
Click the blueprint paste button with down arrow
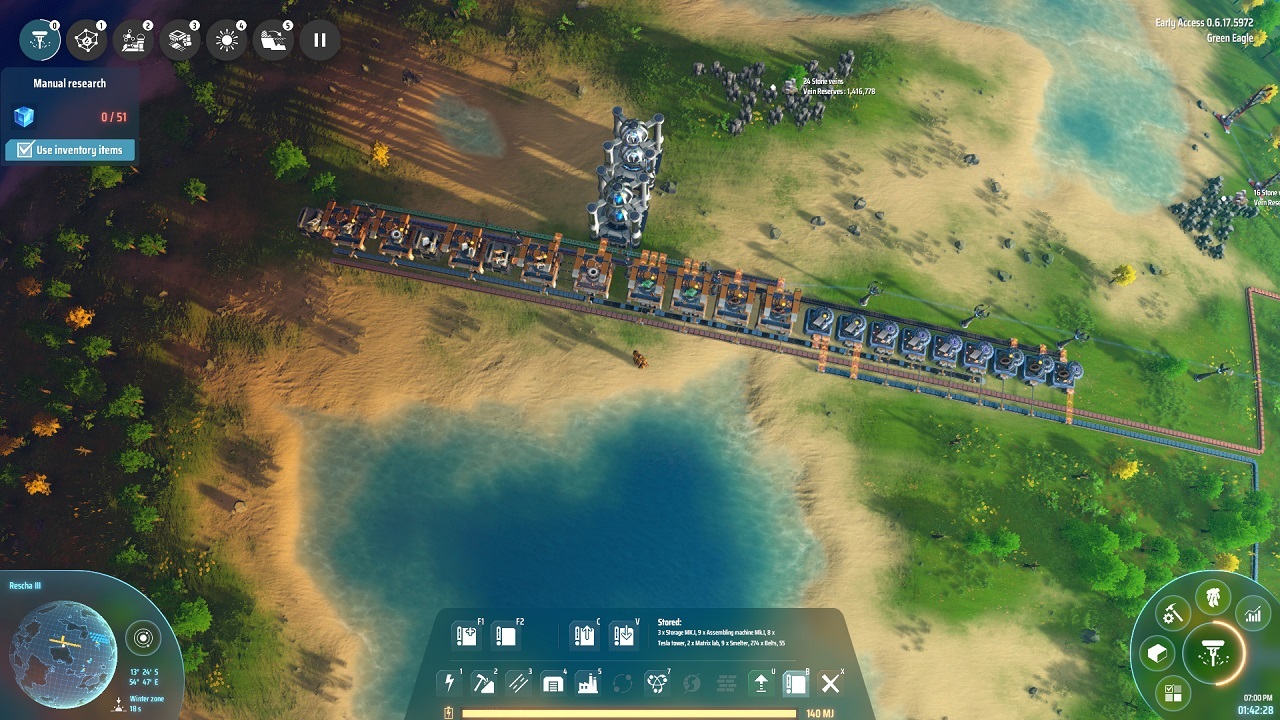[623, 635]
